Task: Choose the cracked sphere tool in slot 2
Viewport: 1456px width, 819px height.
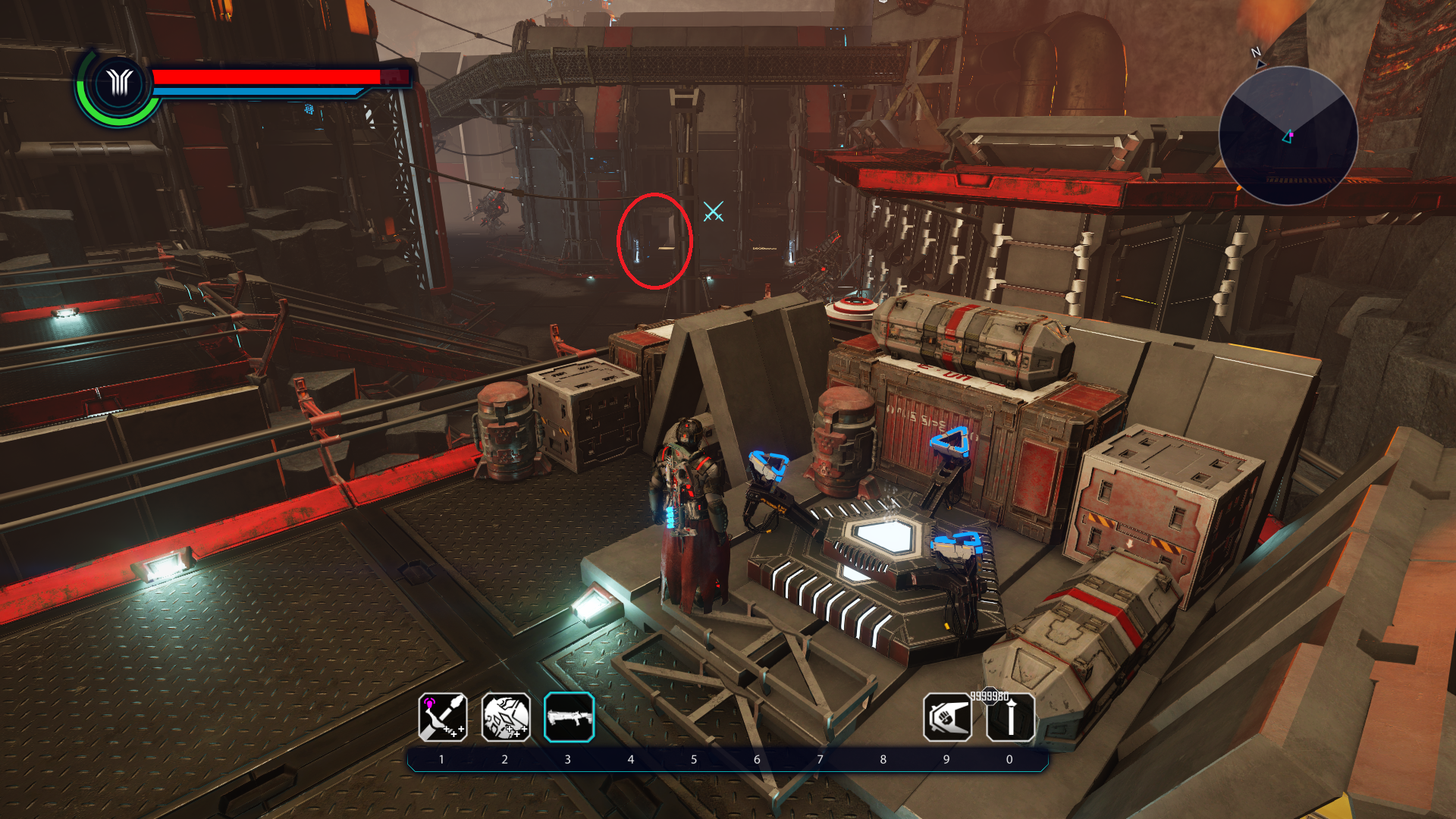Action: point(506,717)
